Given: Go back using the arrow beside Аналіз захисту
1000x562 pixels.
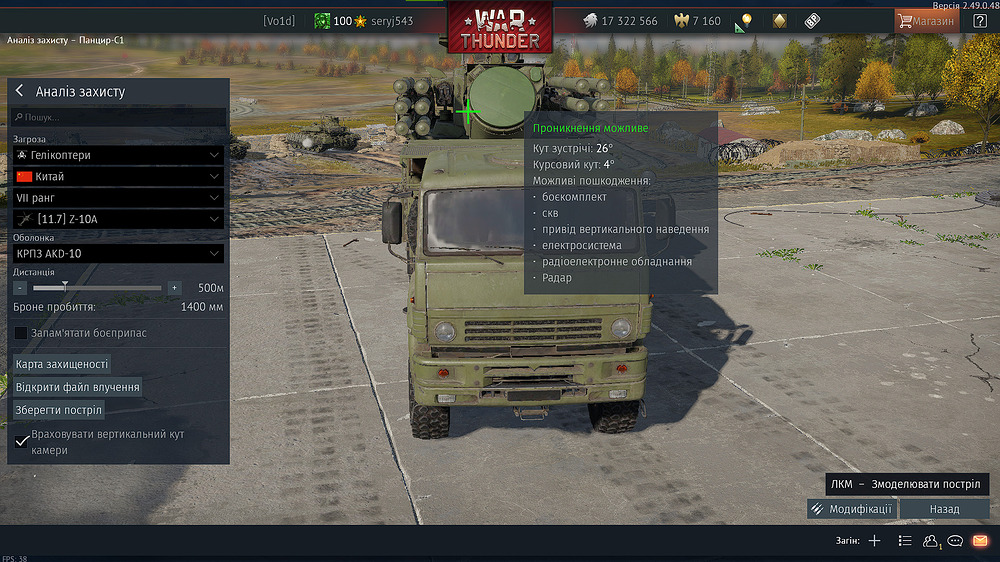Looking at the screenshot, I should (x=19, y=91).
